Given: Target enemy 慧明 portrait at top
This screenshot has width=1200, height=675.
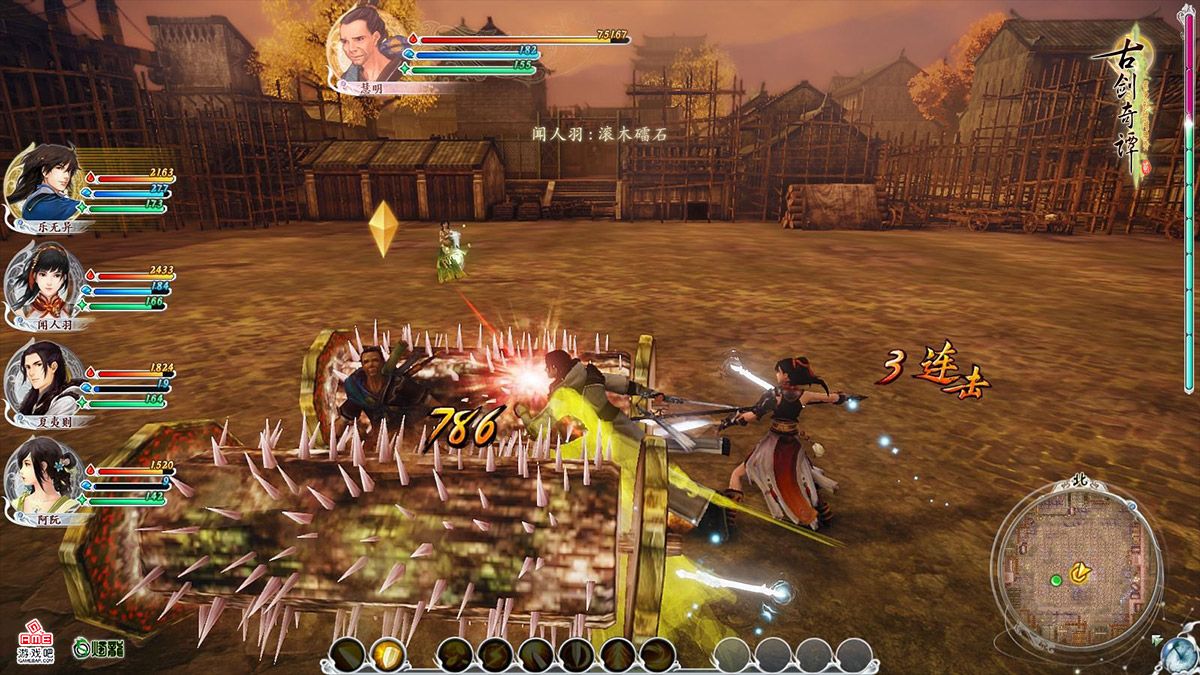Looking at the screenshot, I should 367,44.
